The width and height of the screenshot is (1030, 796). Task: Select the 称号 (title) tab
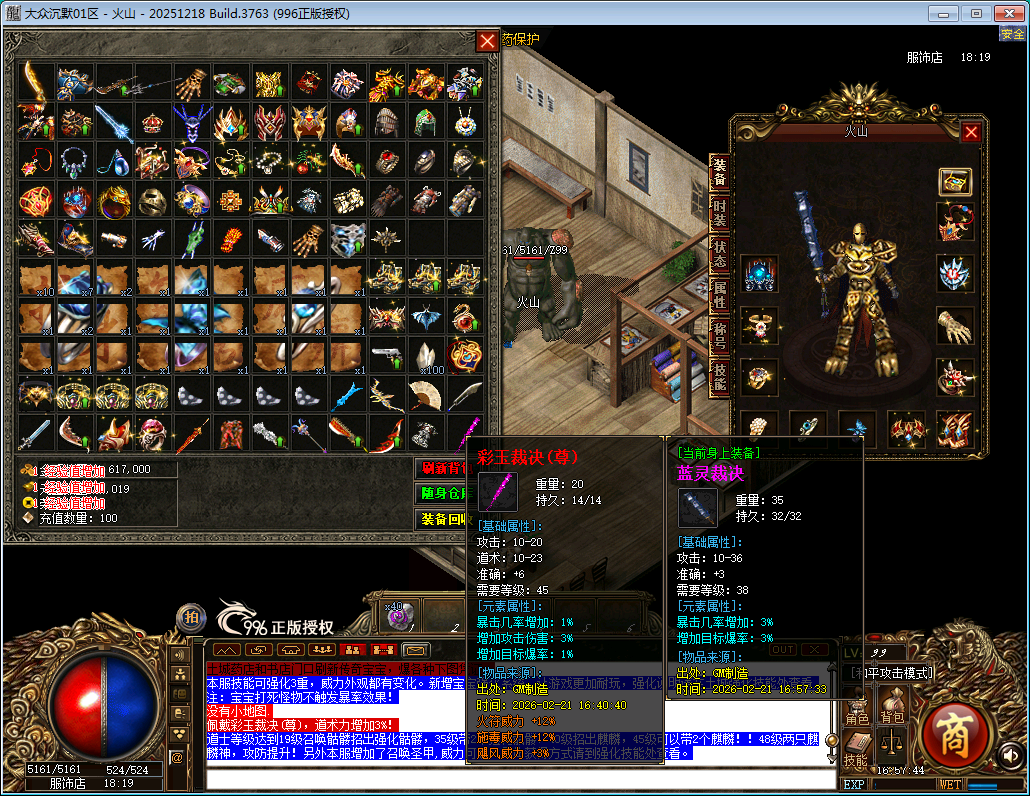pyautogui.click(x=719, y=335)
